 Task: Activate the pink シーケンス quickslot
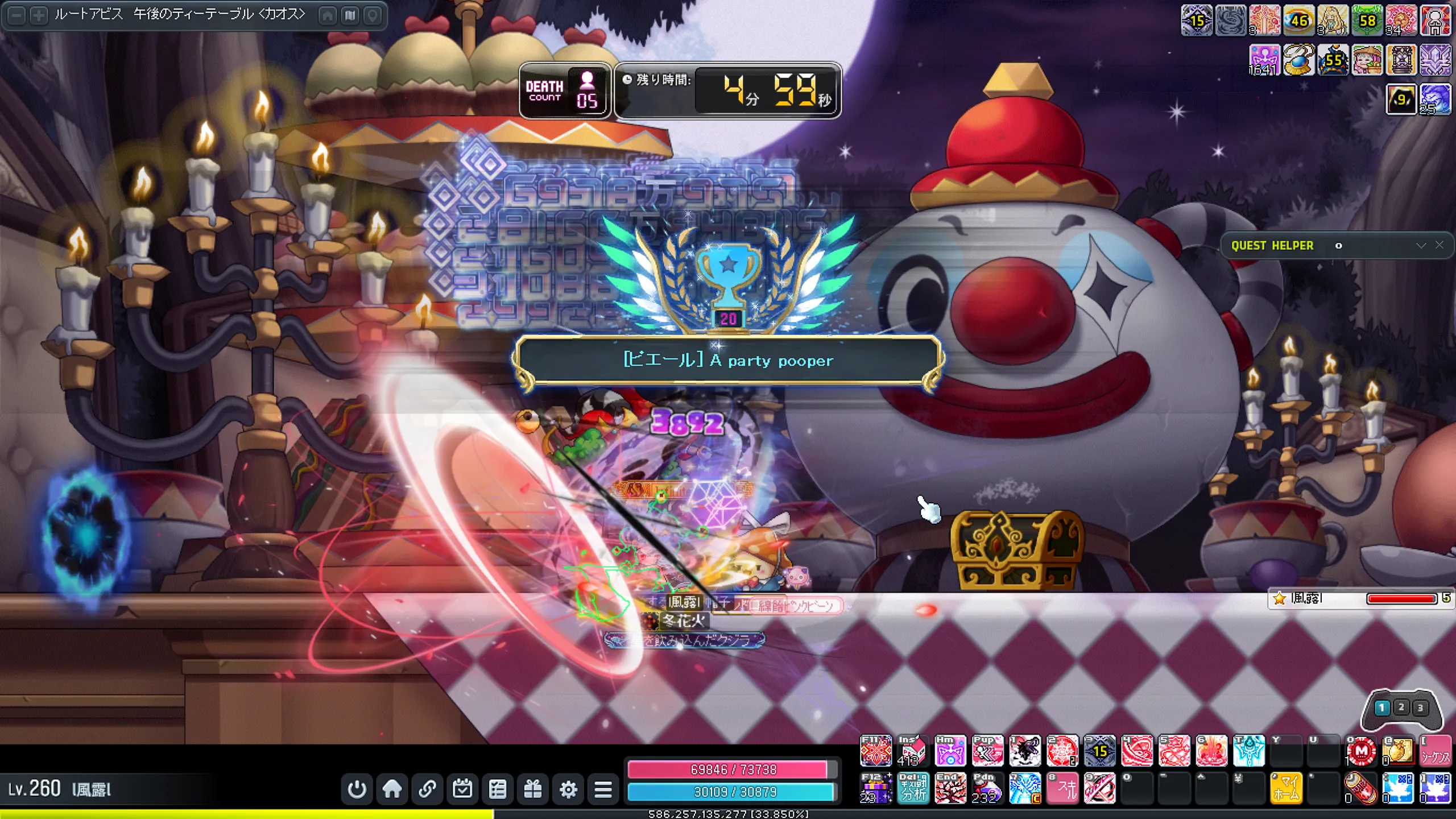point(1435,751)
